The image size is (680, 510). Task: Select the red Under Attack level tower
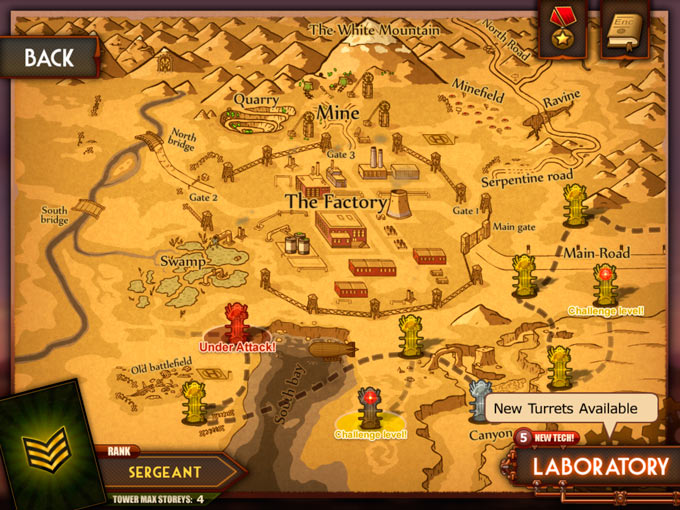[236, 322]
